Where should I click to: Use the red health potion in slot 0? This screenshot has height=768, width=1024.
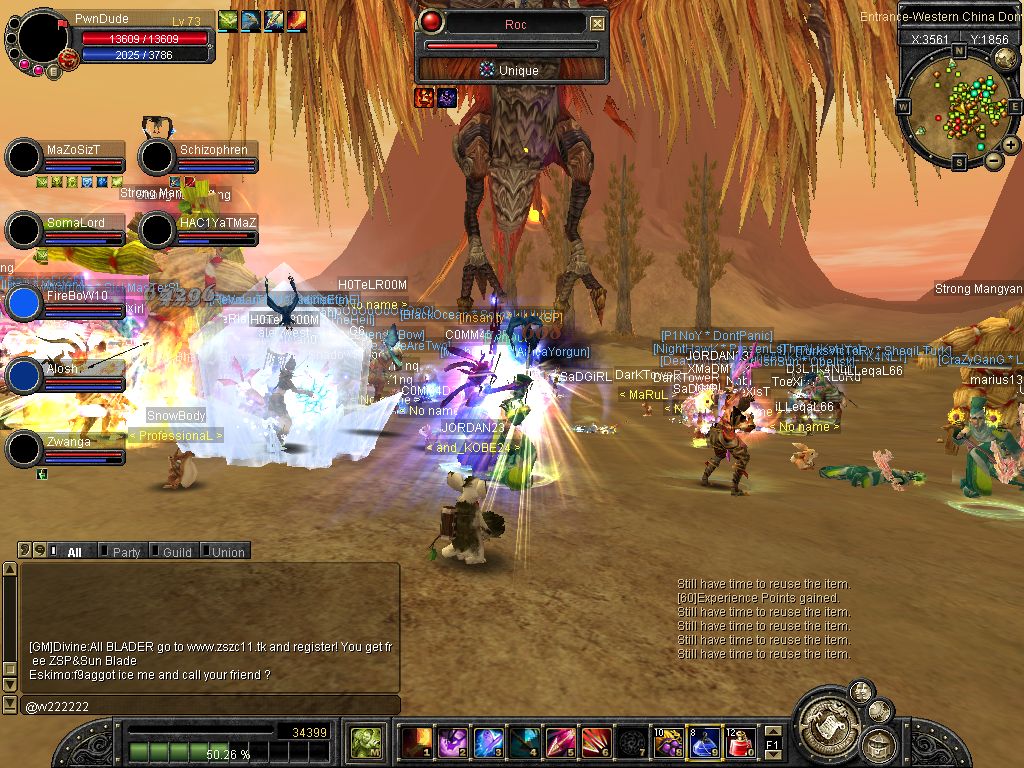click(x=740, y=742)
